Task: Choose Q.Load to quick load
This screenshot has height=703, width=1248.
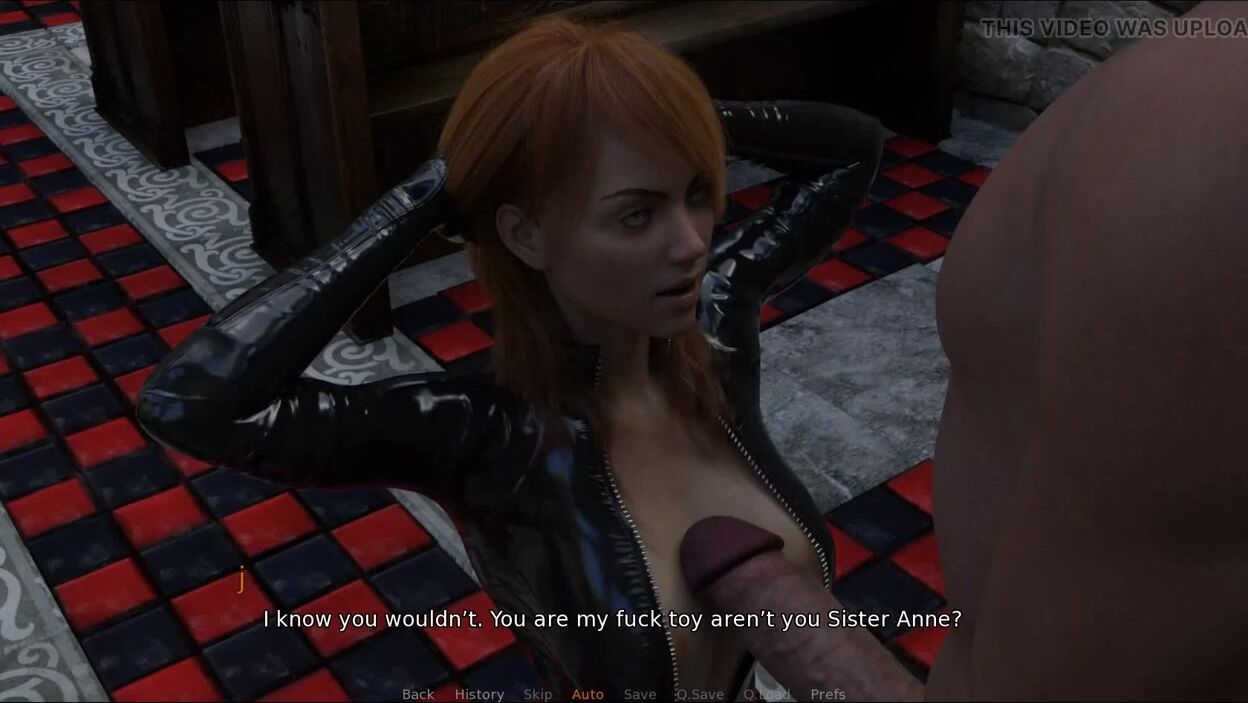Action: pos(766,694)
